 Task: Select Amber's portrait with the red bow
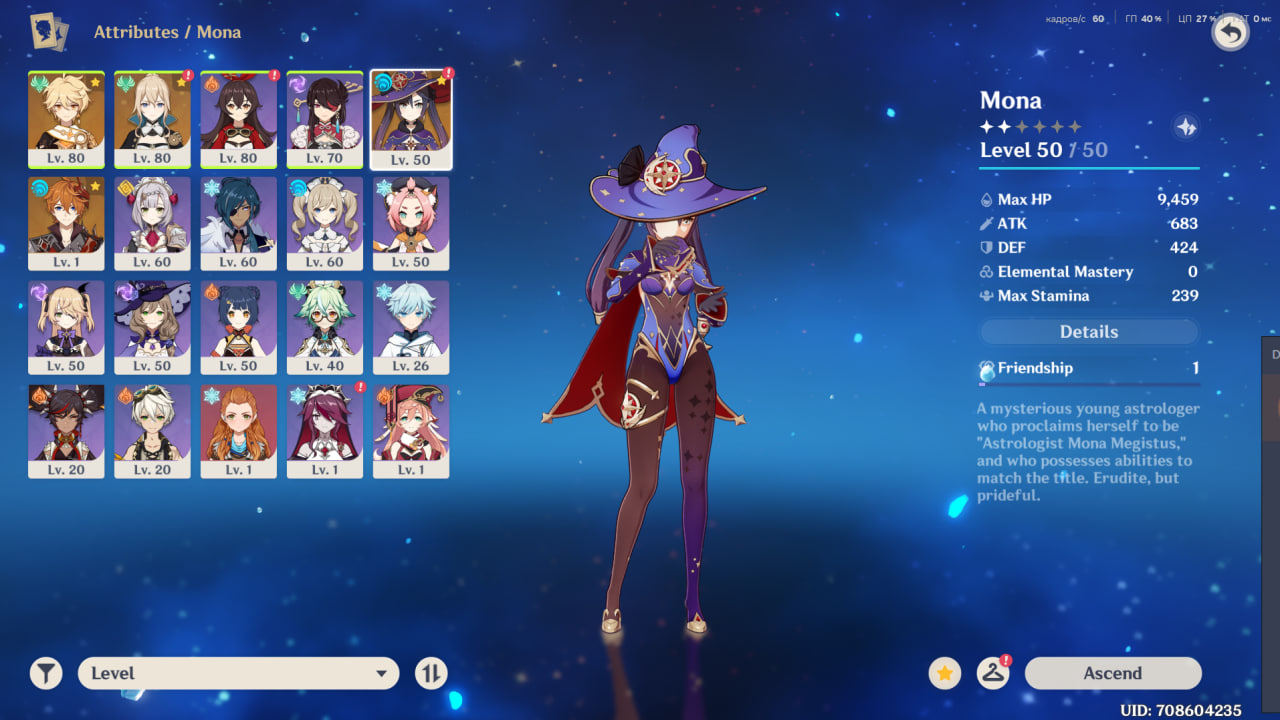click(x=238, y=118)
